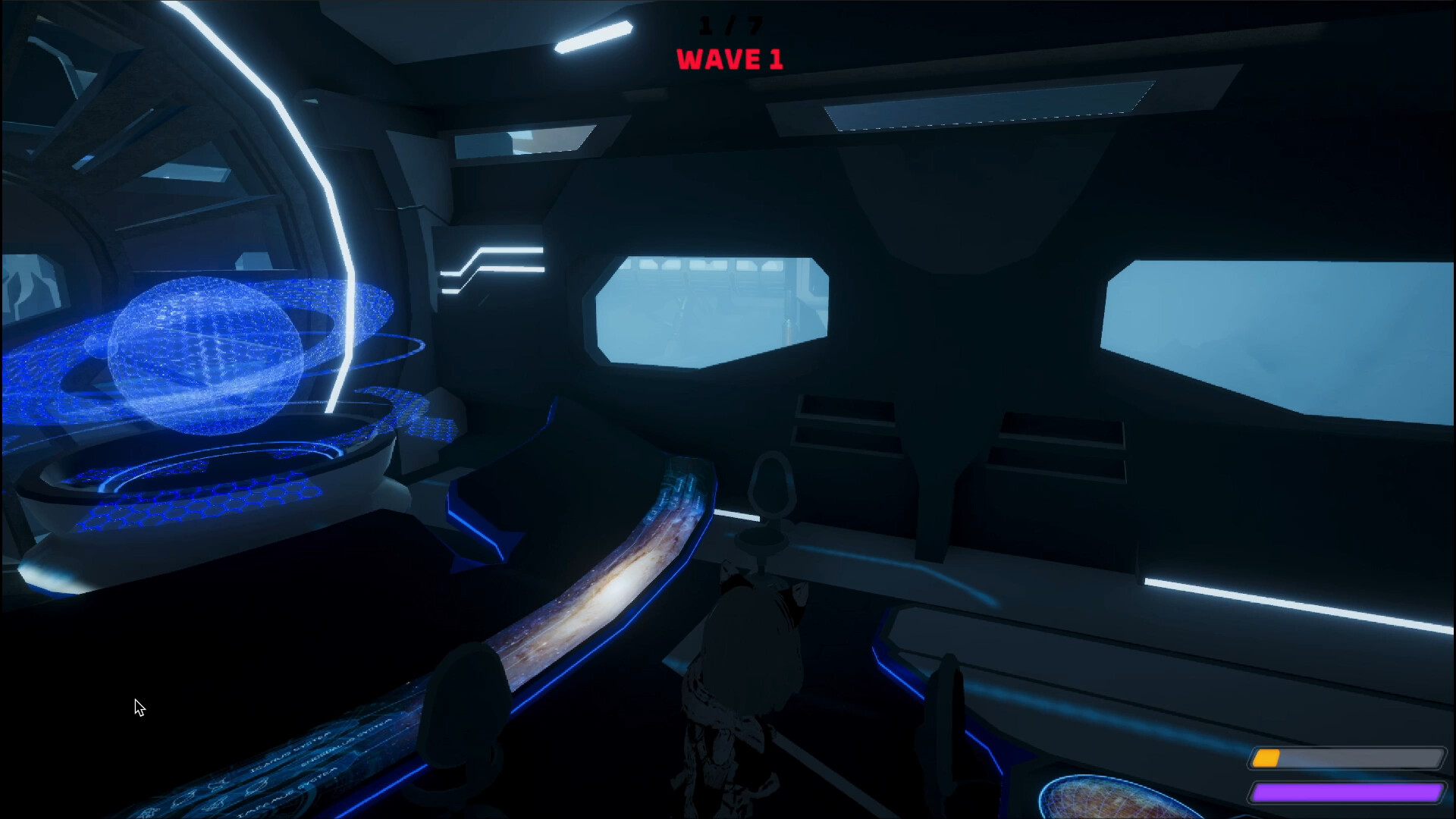
Task: Click the WAVE 1 indicator
Action: tap(729, 60)
